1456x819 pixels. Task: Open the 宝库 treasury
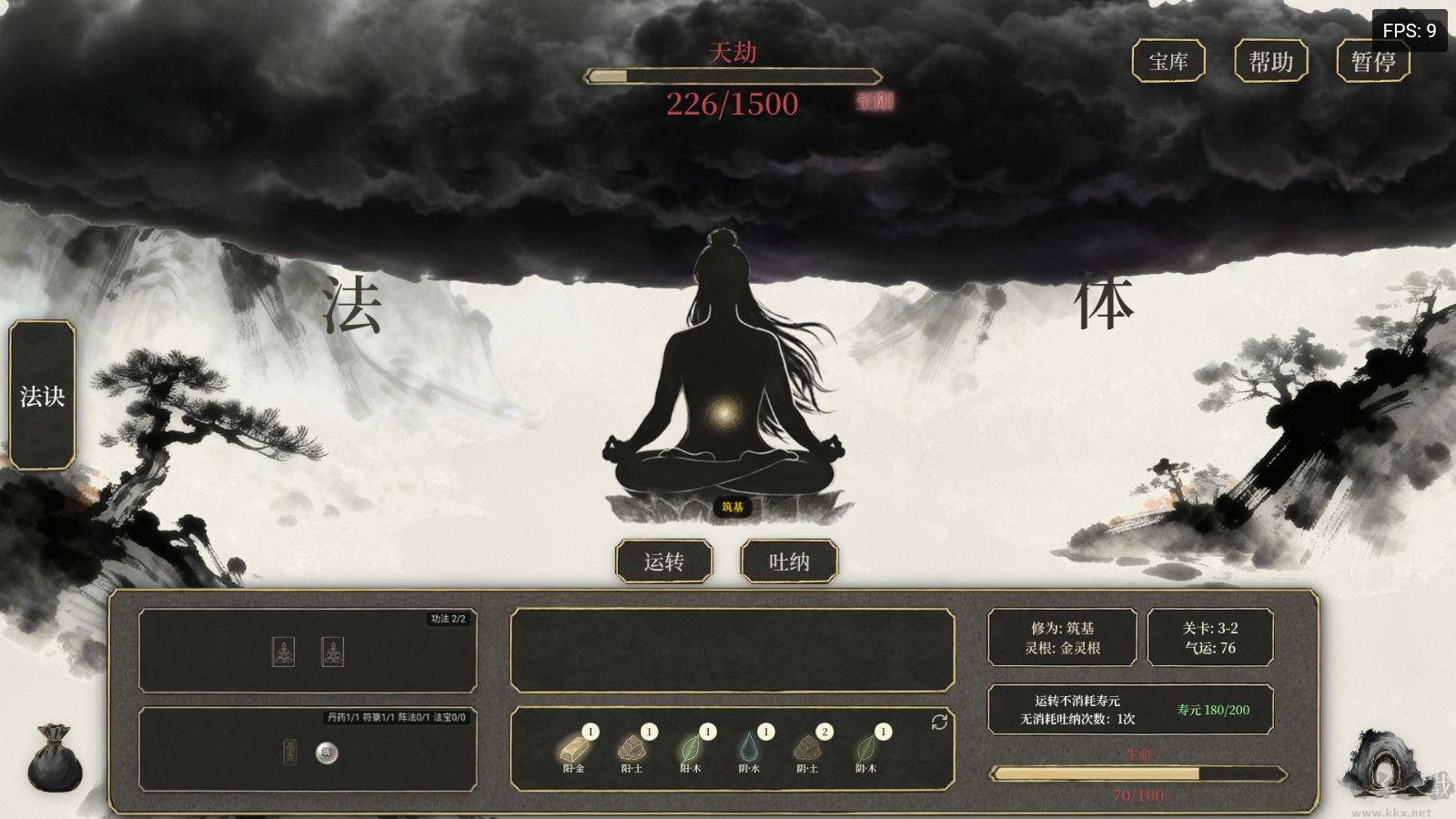pos(1168,62)
